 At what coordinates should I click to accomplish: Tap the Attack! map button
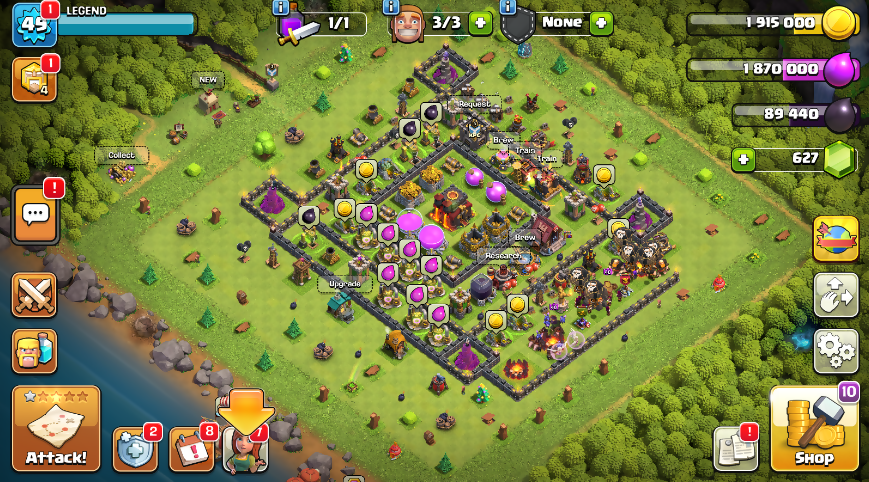coord(56,428)
